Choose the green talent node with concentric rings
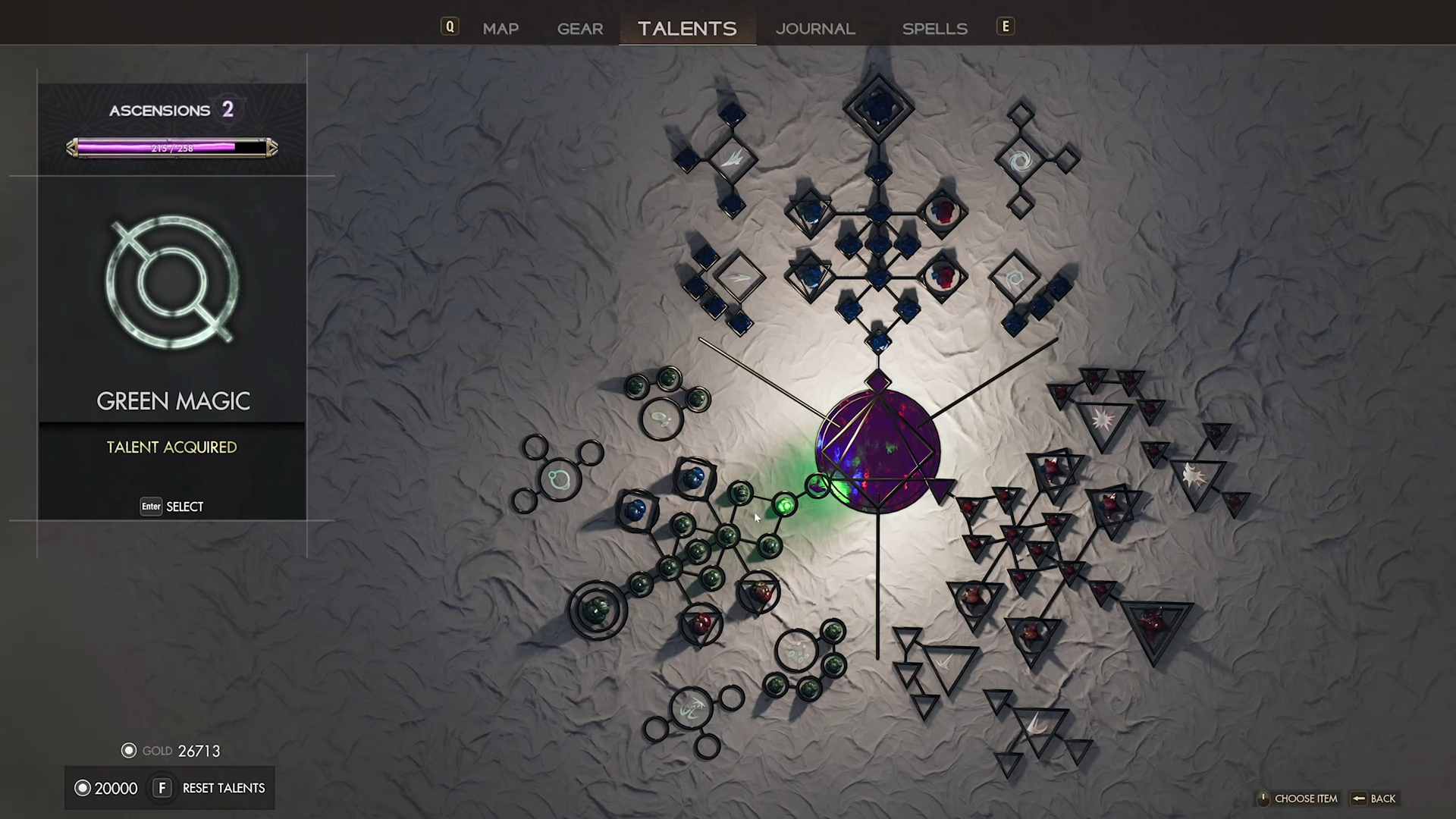 (598, 609)
